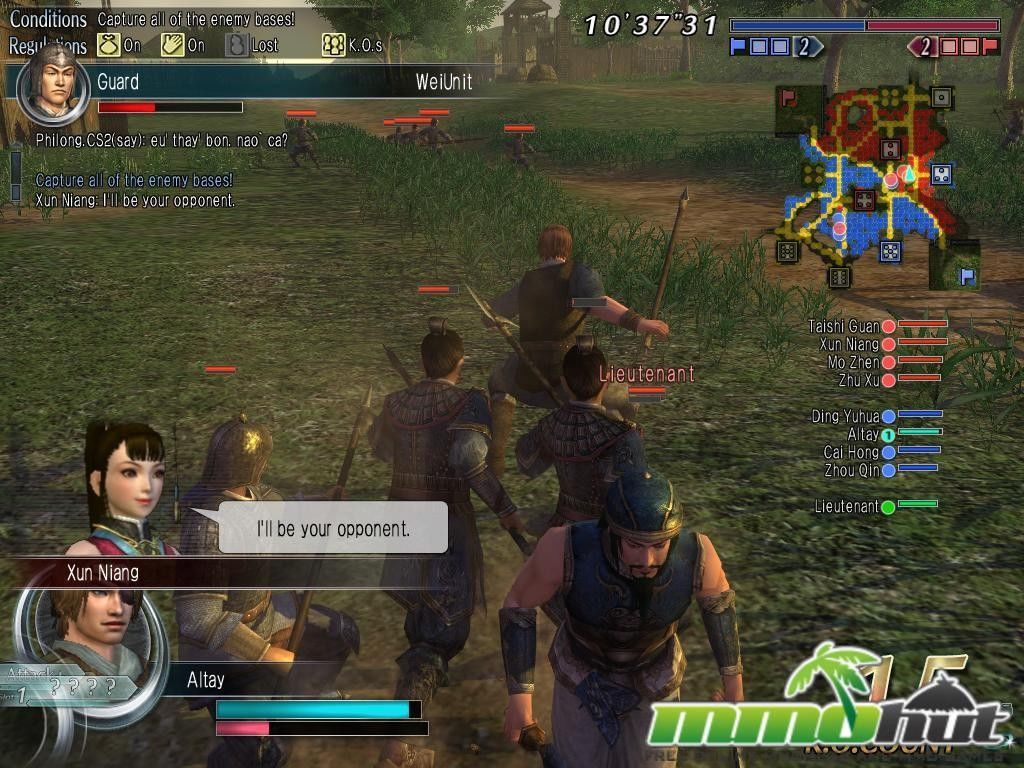Select the blue flag base on the minimap
Image resolution: width=1024 pixels, height=768 pixels.
[x=967, y=276]
